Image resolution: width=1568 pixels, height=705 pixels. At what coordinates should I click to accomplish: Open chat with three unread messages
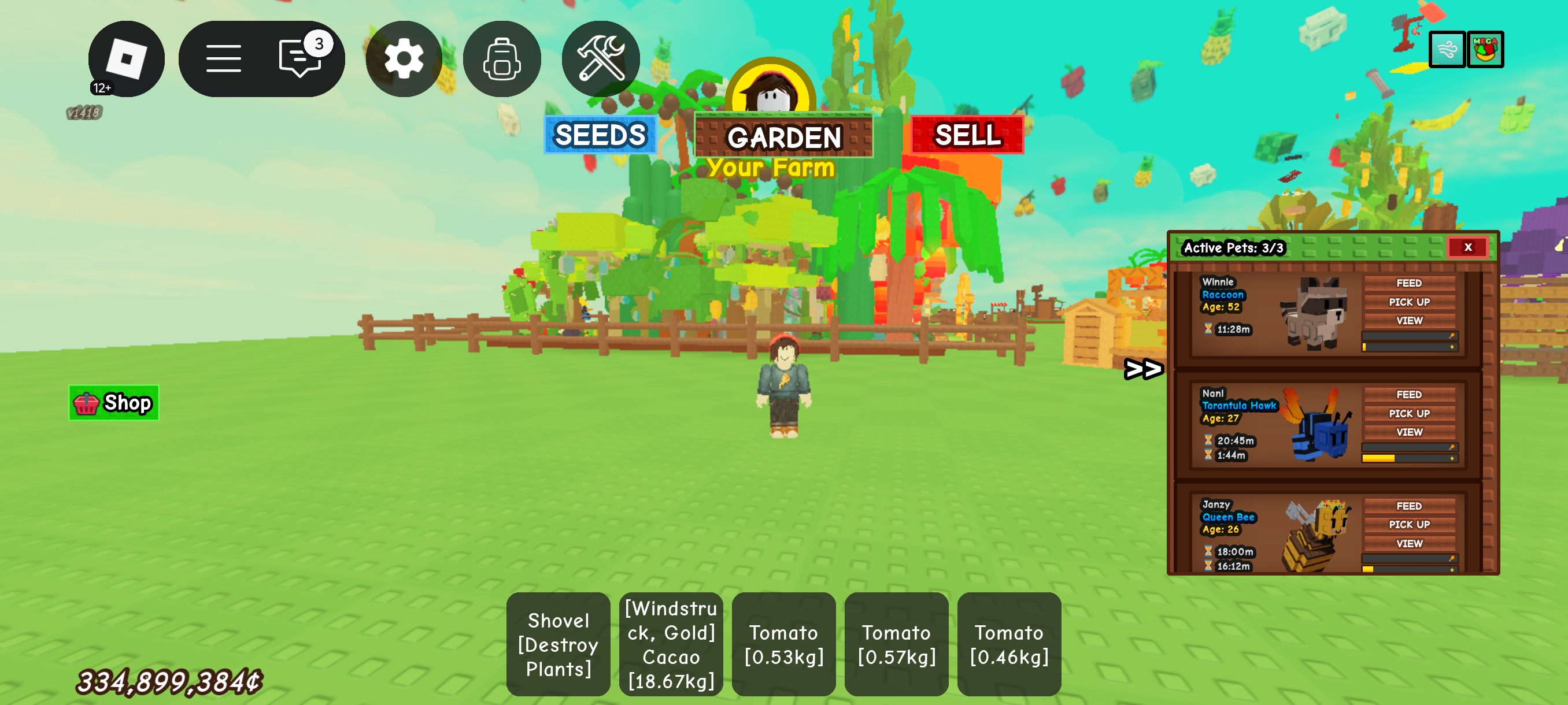click(x=300, y=58)
